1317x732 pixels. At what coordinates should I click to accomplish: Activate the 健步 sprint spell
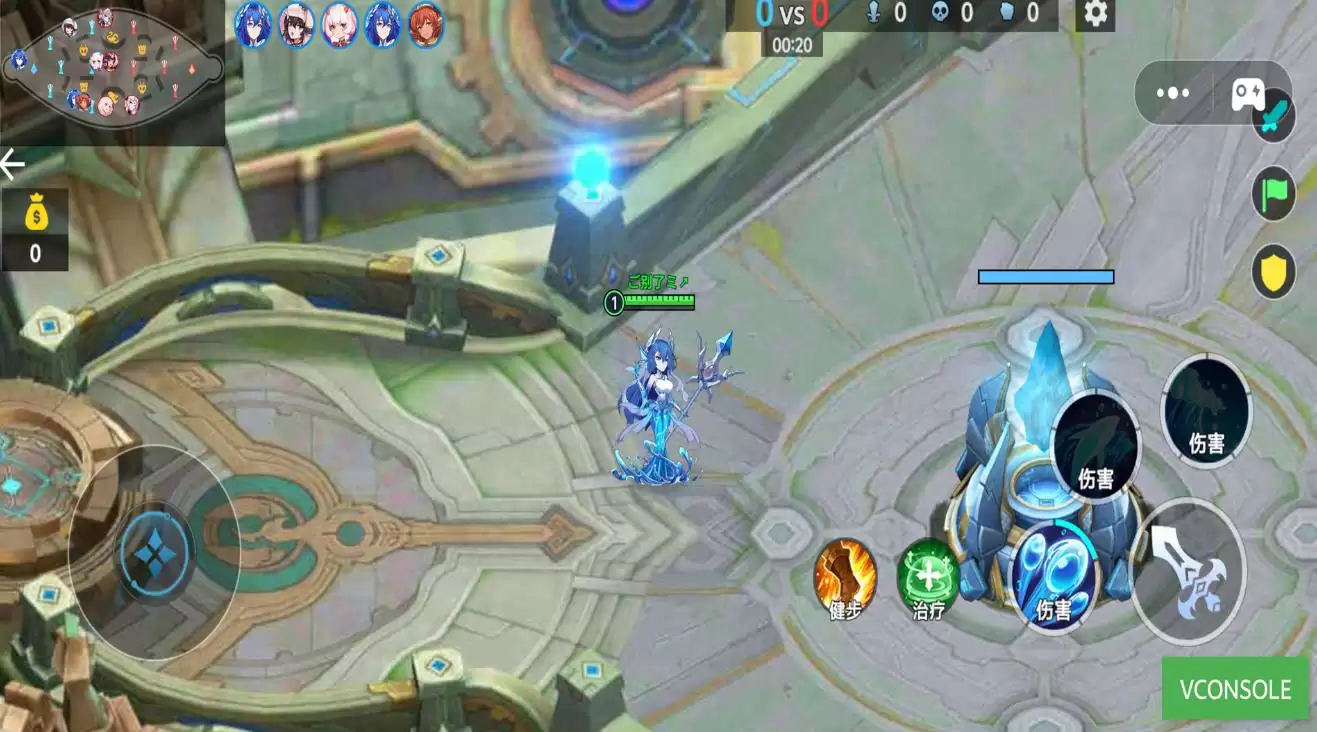point(845,578)
